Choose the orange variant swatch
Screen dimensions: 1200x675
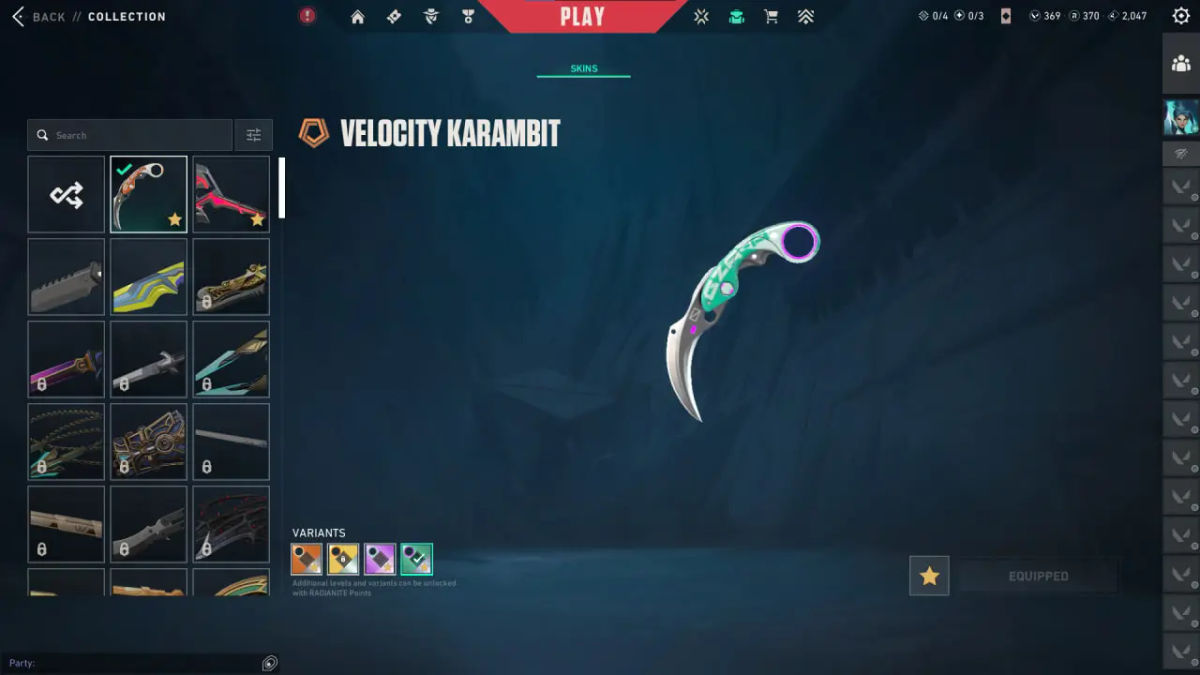point(308,559)
